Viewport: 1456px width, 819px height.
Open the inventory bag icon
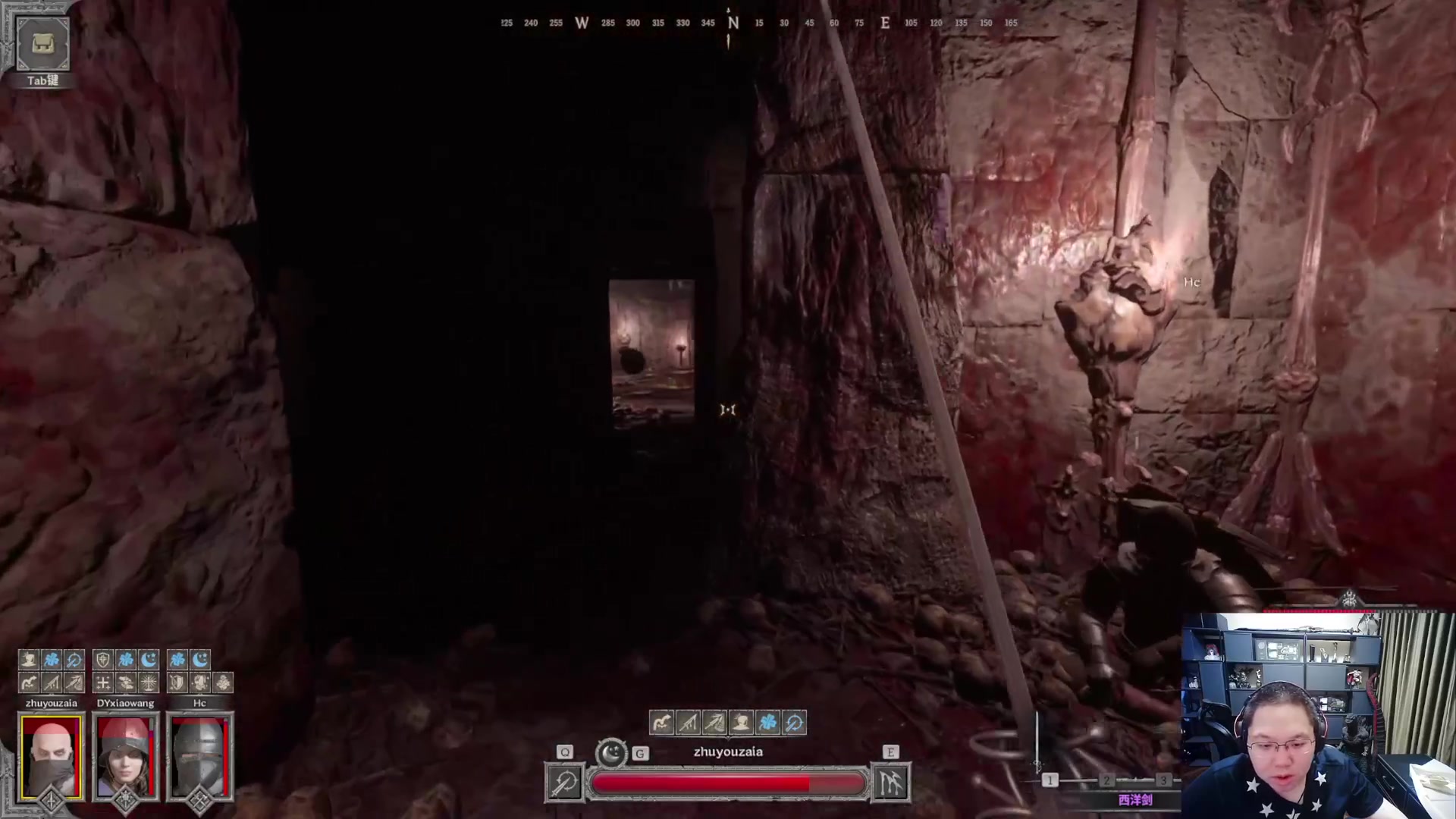click(x=42, y=44)
